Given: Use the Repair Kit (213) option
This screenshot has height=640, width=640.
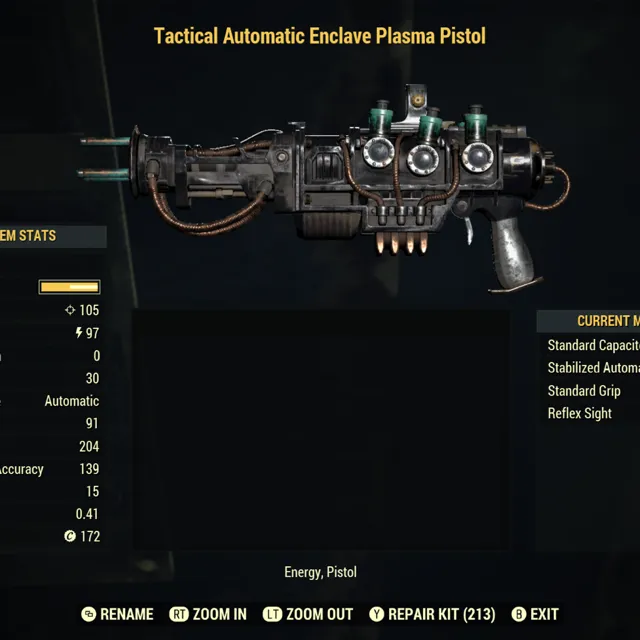Looking at the screenshot, I should point(432,614).
